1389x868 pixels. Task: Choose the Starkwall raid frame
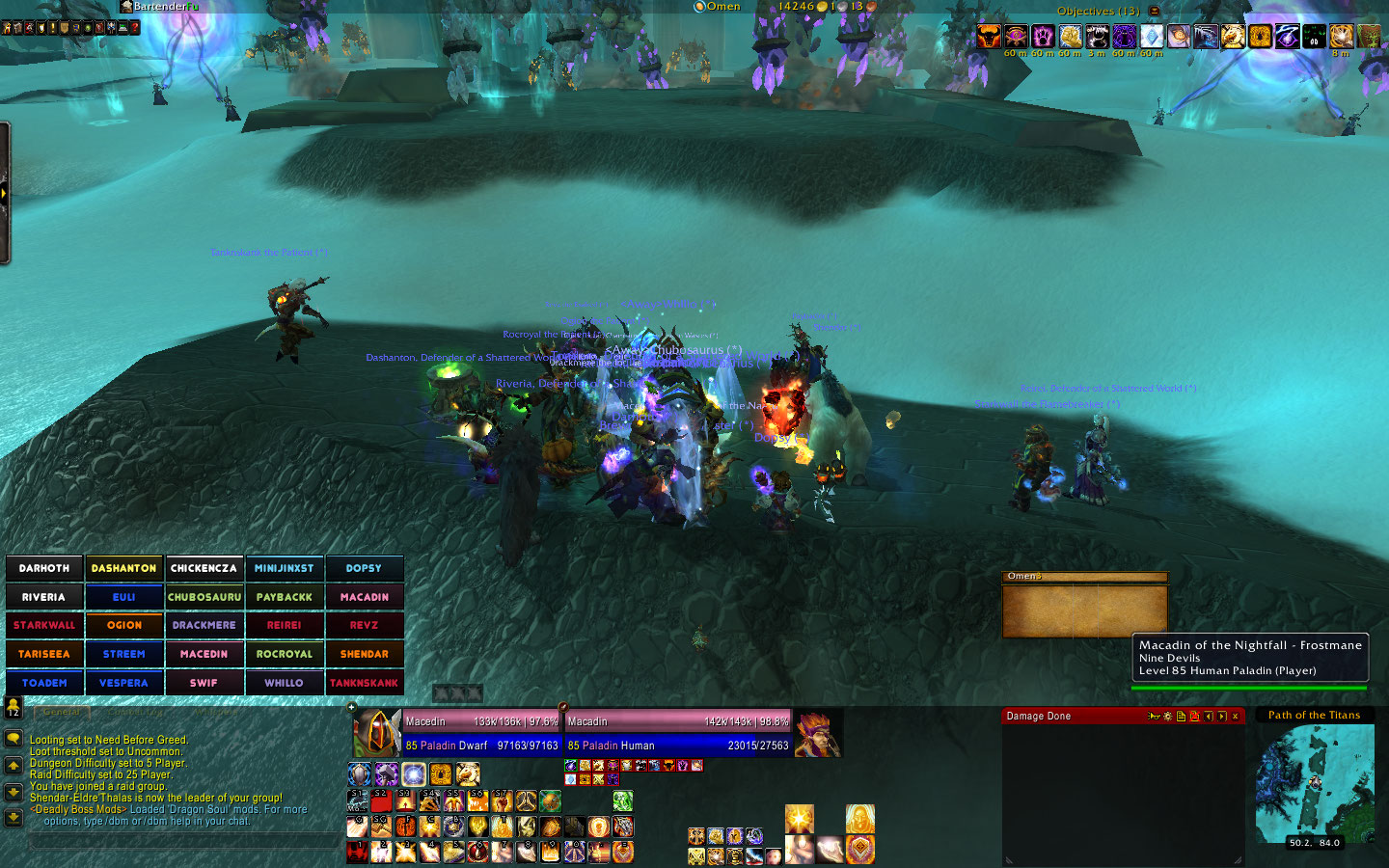point(44,625)
